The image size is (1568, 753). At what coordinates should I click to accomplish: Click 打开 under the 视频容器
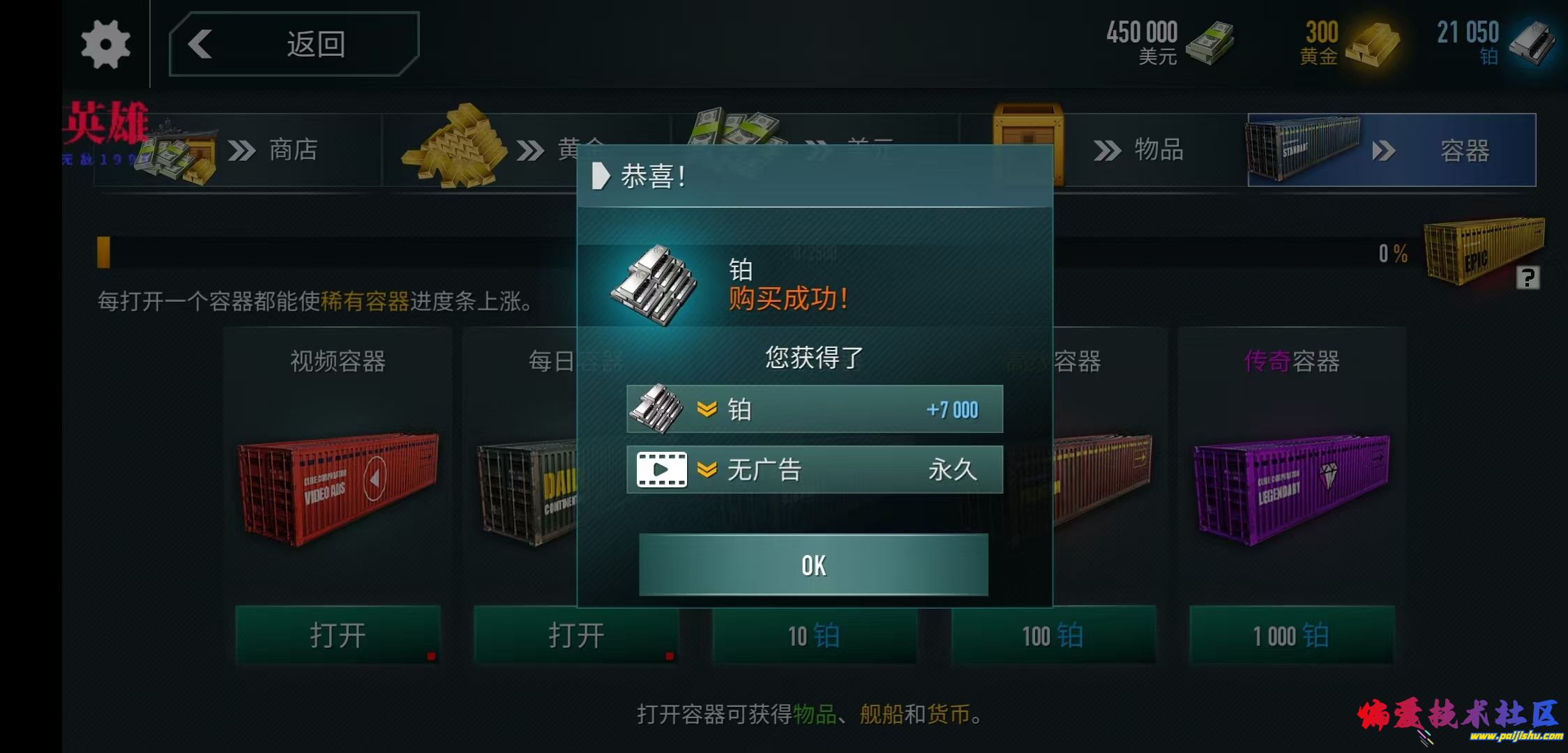click(x=337, y=634)
